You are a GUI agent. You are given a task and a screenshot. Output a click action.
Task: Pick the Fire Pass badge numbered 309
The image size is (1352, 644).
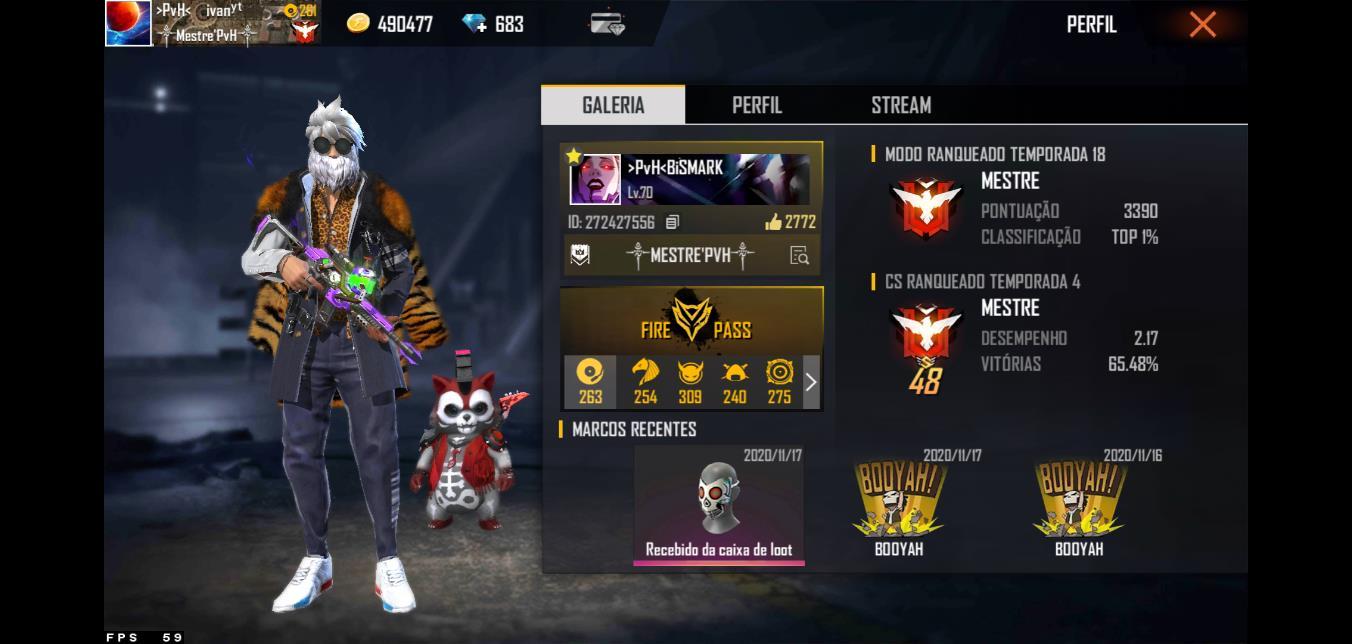pos(690,382)
